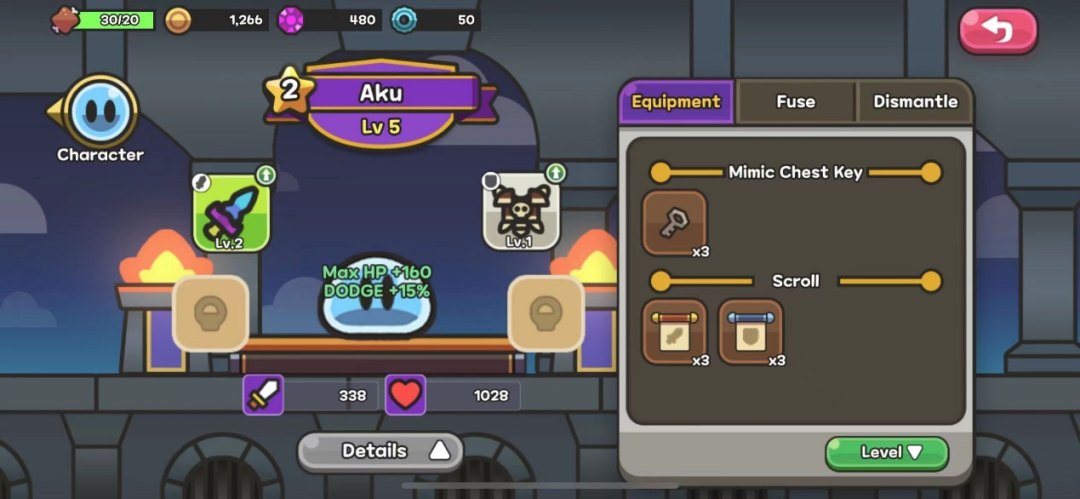Screen dimensions: 1080x499
Task: Switch to the Fuse tab
Action: [x=795, y=102]
